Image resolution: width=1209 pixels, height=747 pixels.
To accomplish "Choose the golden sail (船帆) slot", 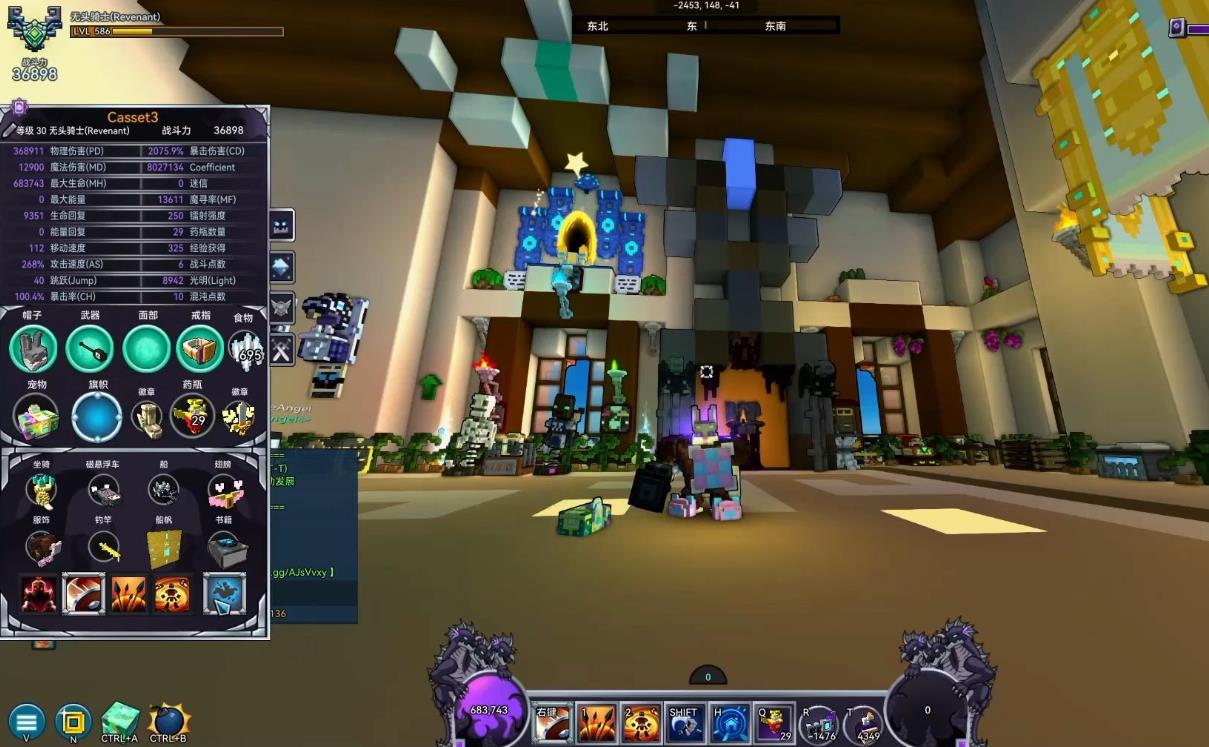I will point(164,548).
